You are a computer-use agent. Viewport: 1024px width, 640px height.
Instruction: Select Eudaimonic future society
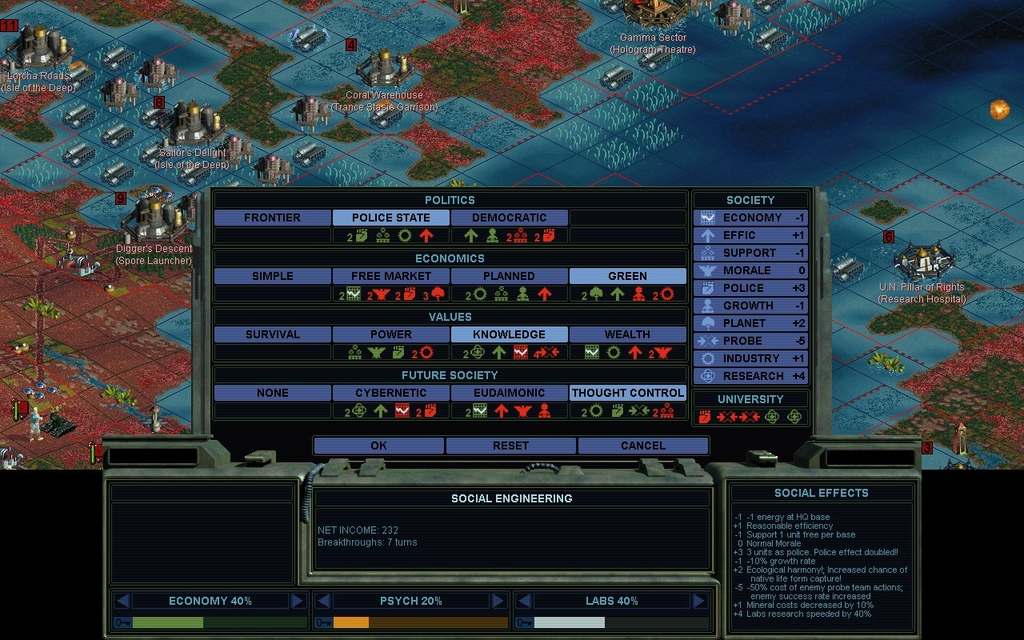pos(509,393)
